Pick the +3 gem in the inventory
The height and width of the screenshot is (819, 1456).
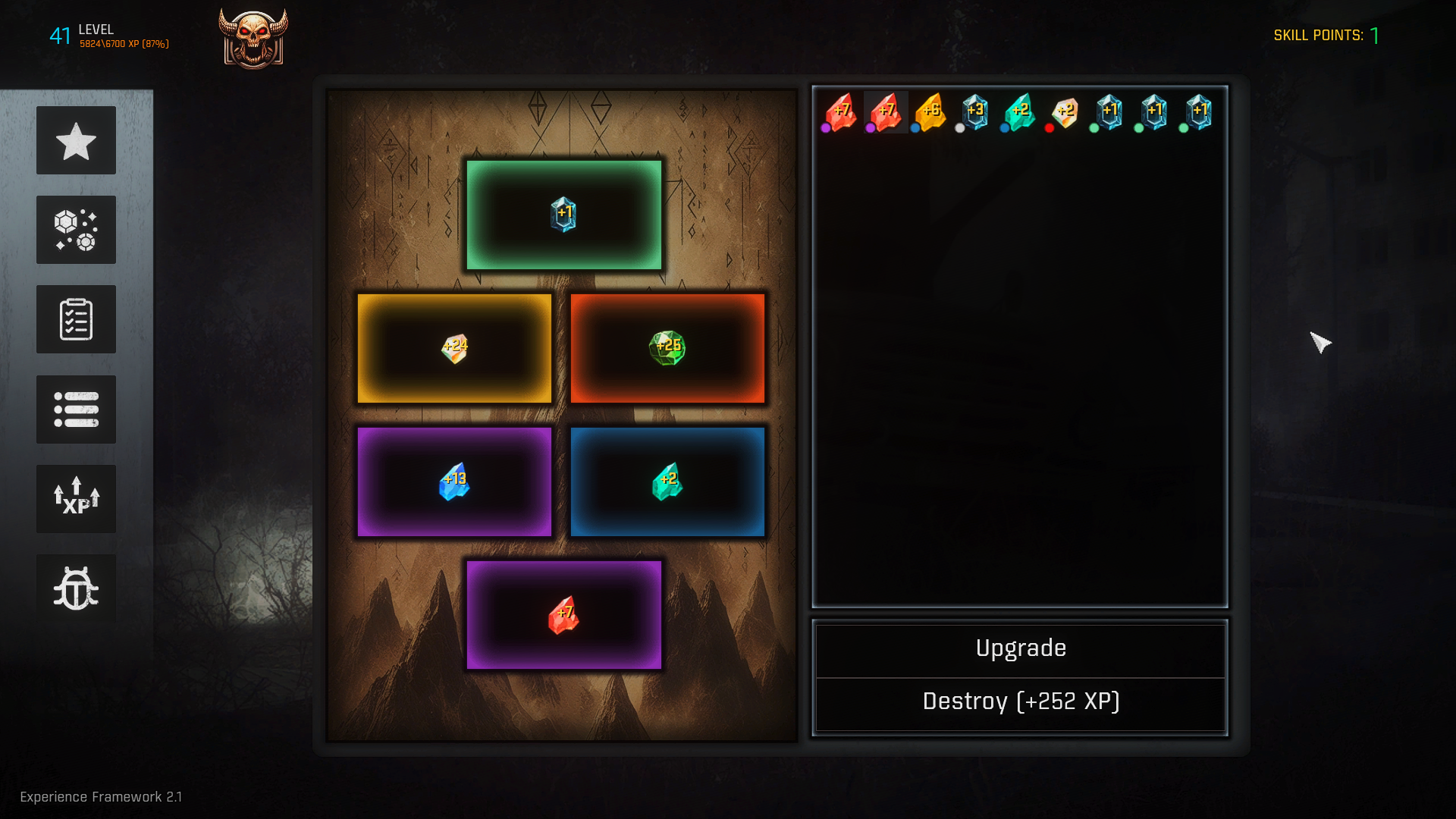click(x=974, y=112)
